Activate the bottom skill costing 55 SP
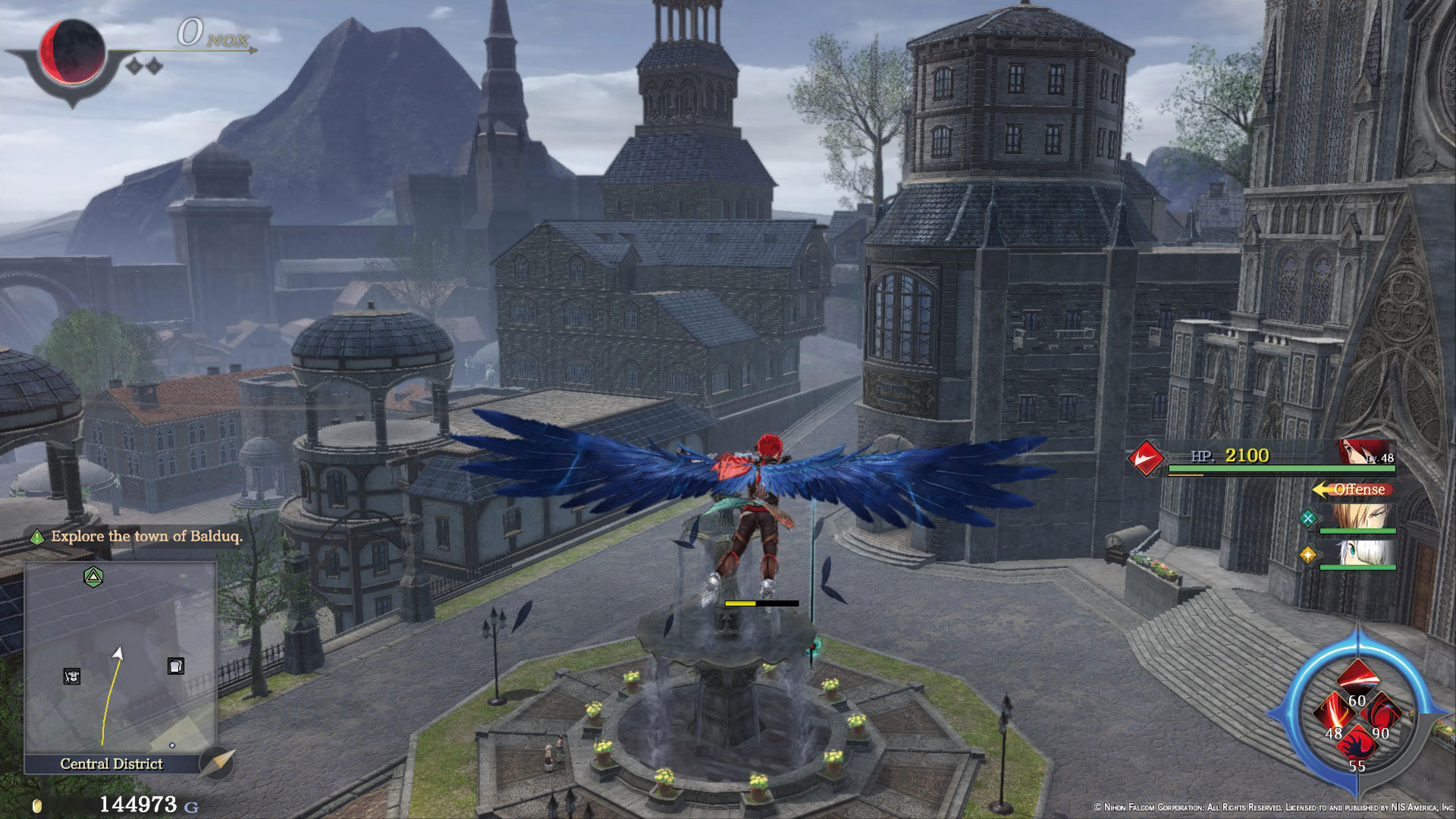The image size is (1456, 819). pos(1357,747)
